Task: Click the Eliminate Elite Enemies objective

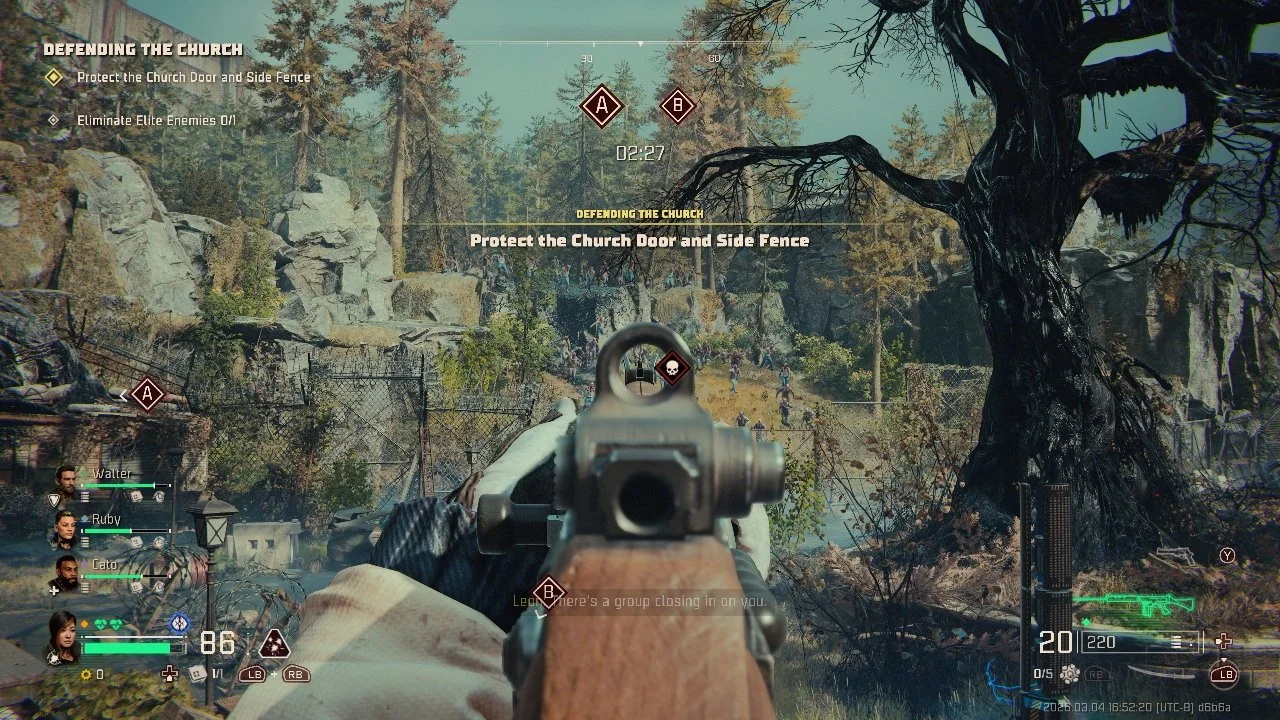Action: [x=156, y=120]
